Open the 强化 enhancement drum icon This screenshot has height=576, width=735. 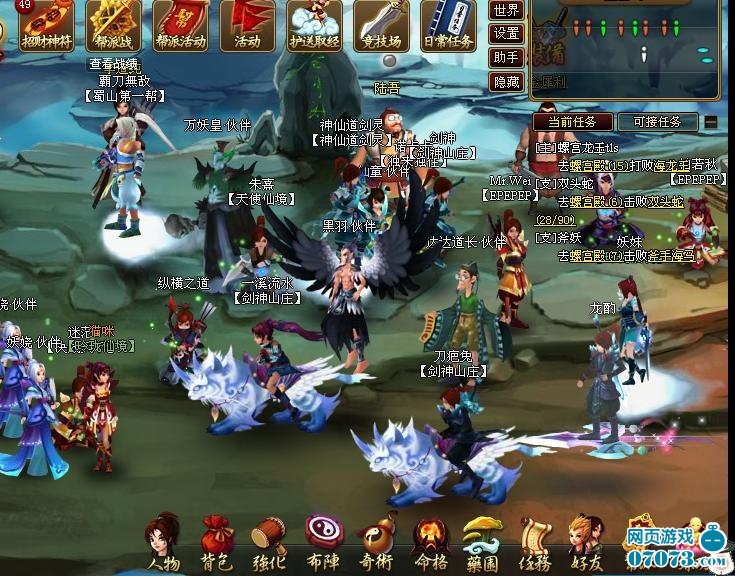tap(270, 542)
